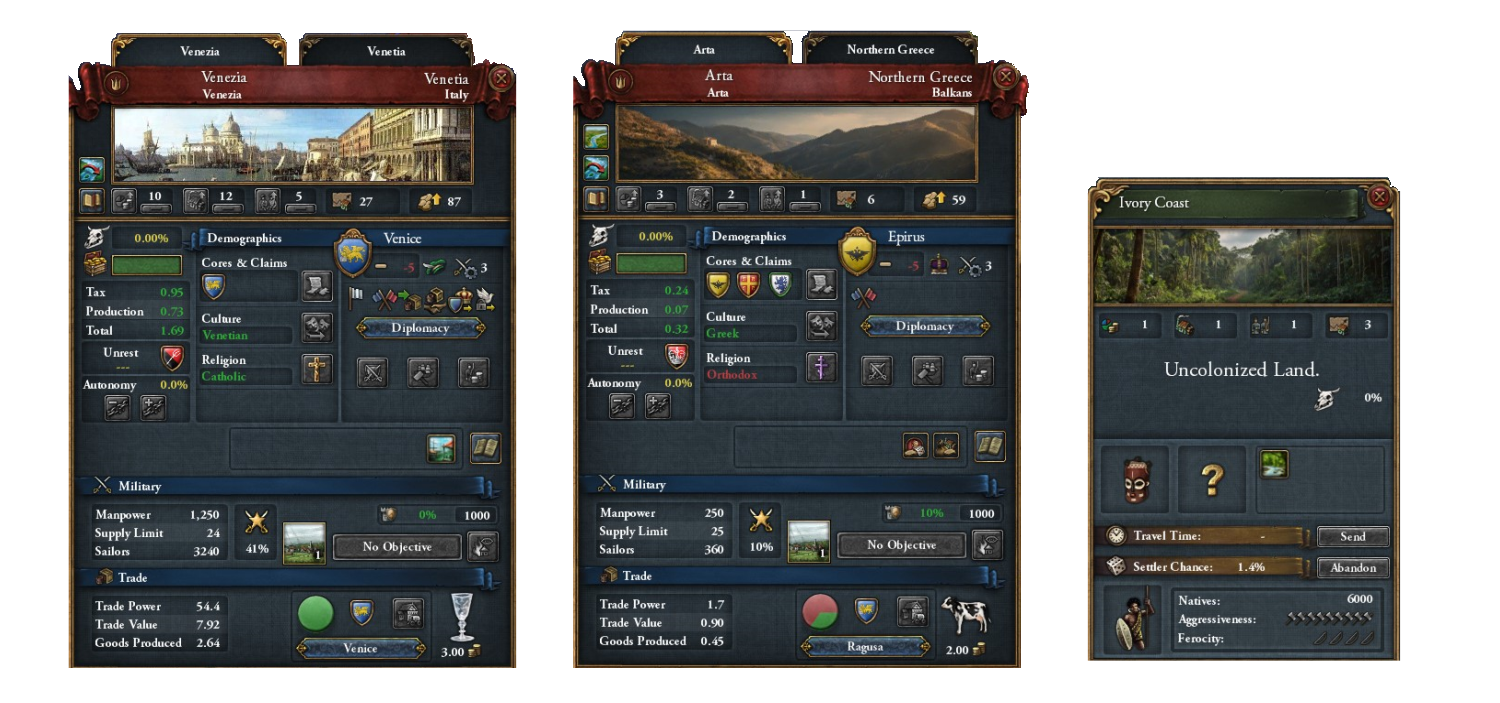Open the Venice trade node
The width and height of the screenshot is (1500, 703).
(x=360, y=648)
